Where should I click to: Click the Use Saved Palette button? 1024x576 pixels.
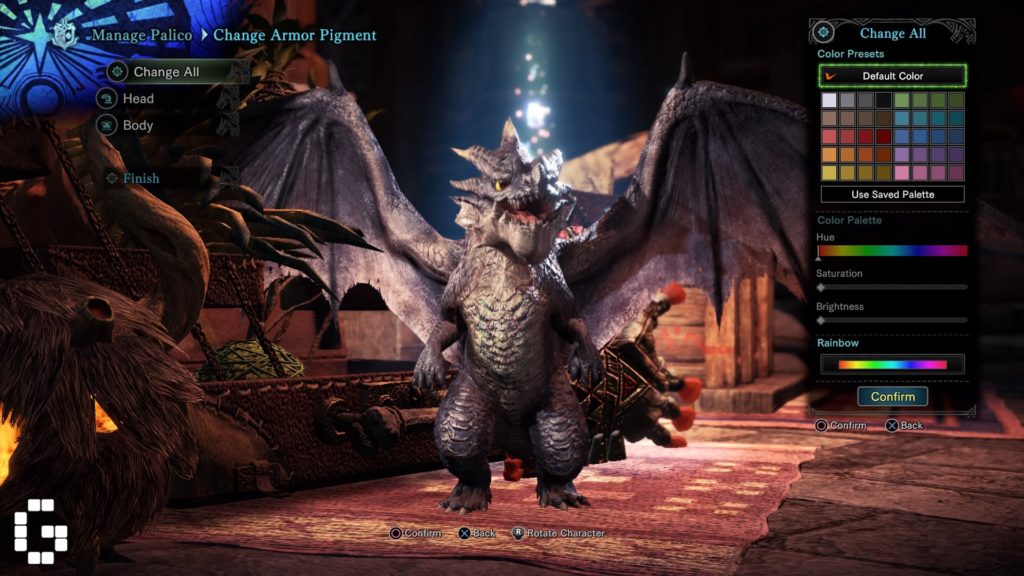pos(892,195)
